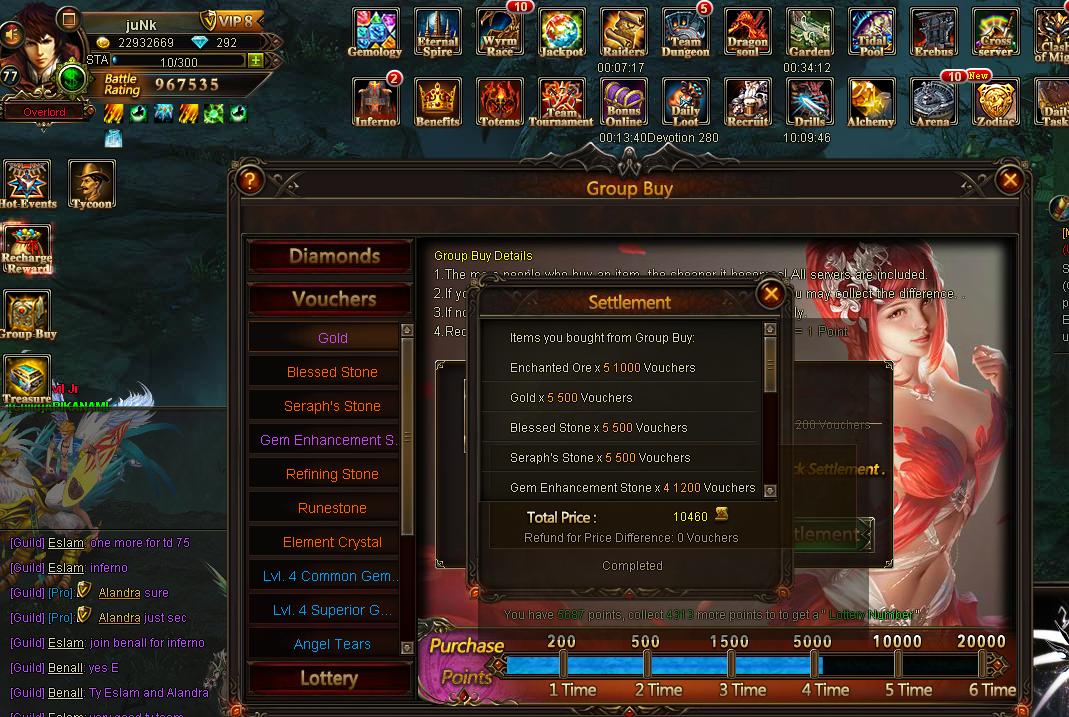Select the Runestone list entry

332,508
